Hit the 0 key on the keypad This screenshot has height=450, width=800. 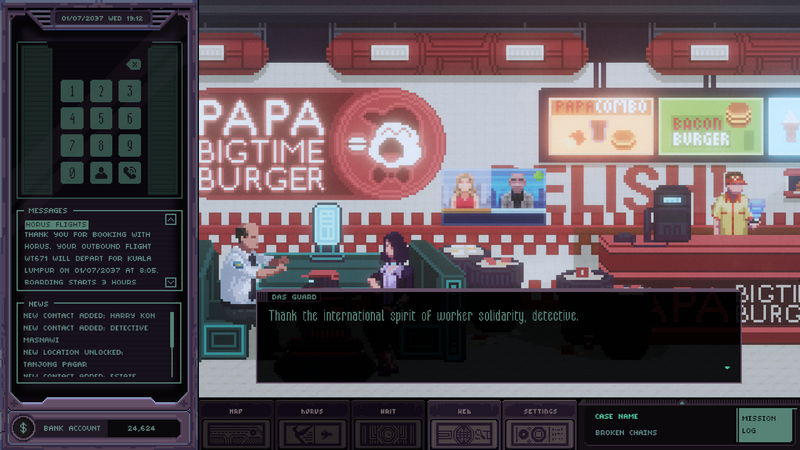[71, 173]
